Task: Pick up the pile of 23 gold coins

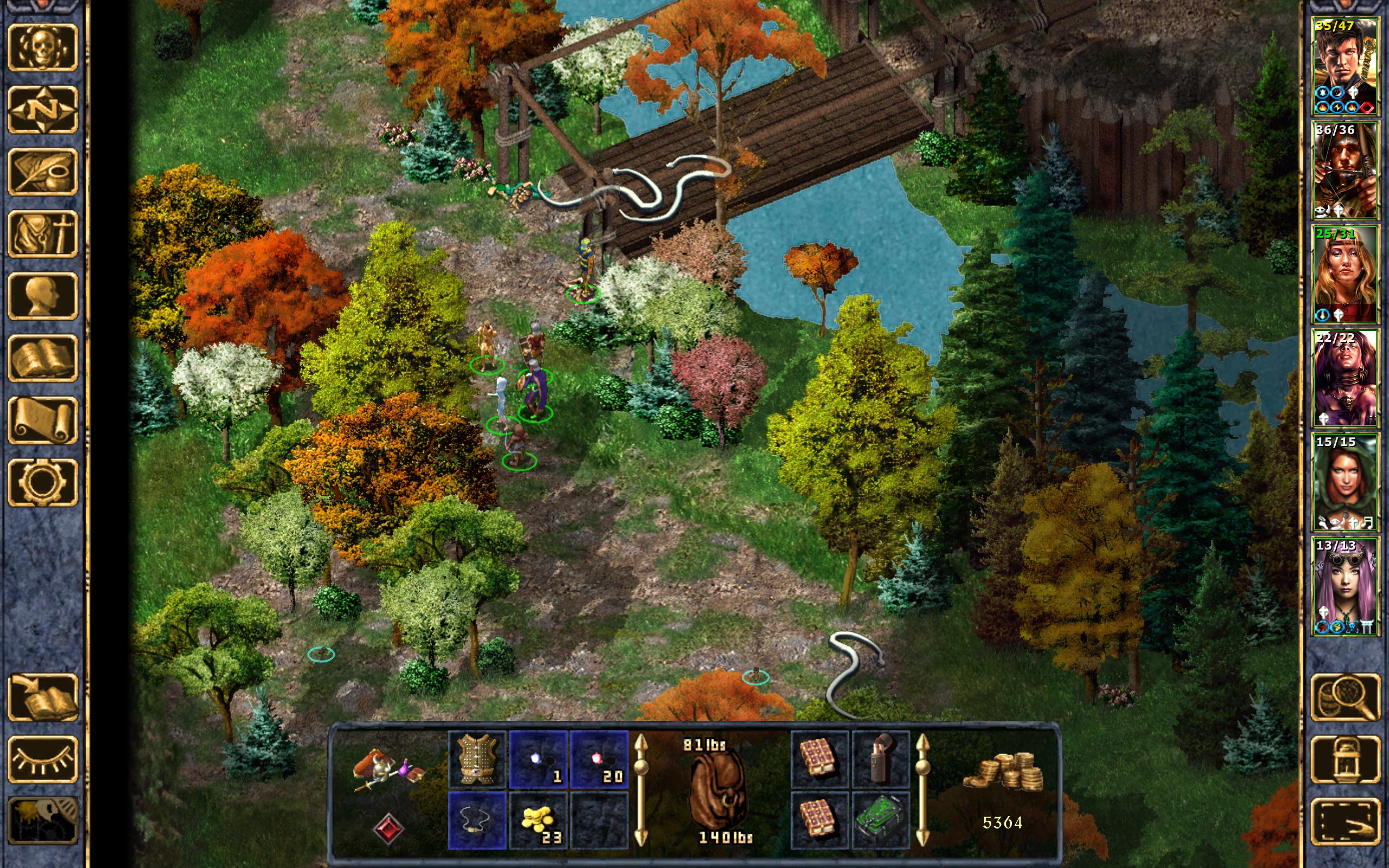Action: 538,820
